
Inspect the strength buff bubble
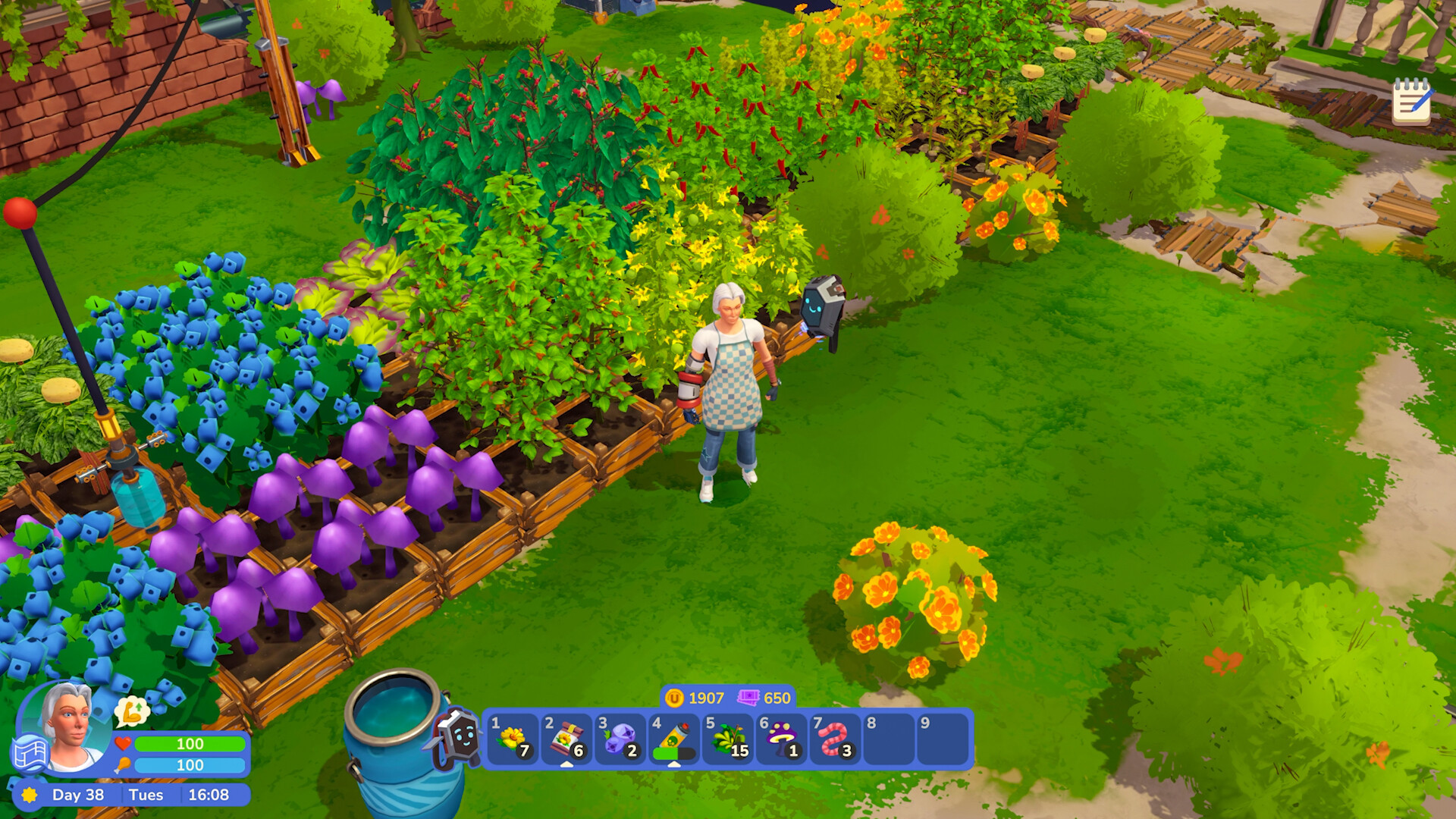tap(133, 711)
